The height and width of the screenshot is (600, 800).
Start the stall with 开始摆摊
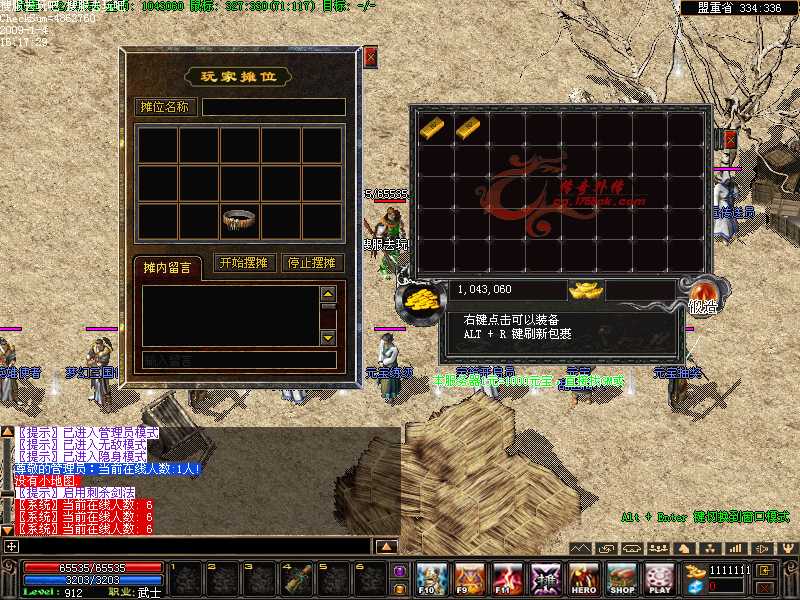(x=243, y=263)
